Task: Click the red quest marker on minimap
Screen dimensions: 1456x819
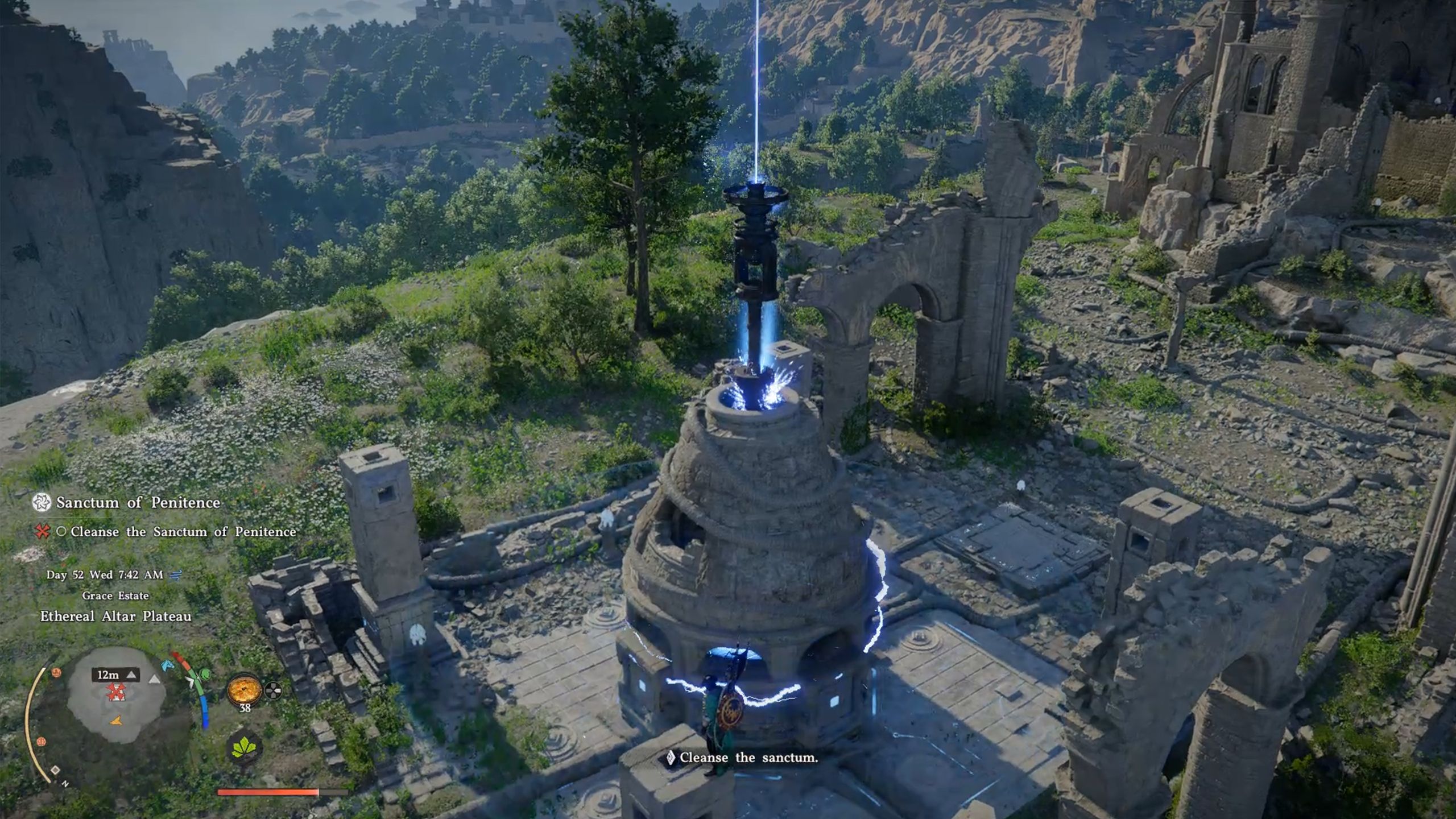Action: (117, 692)
